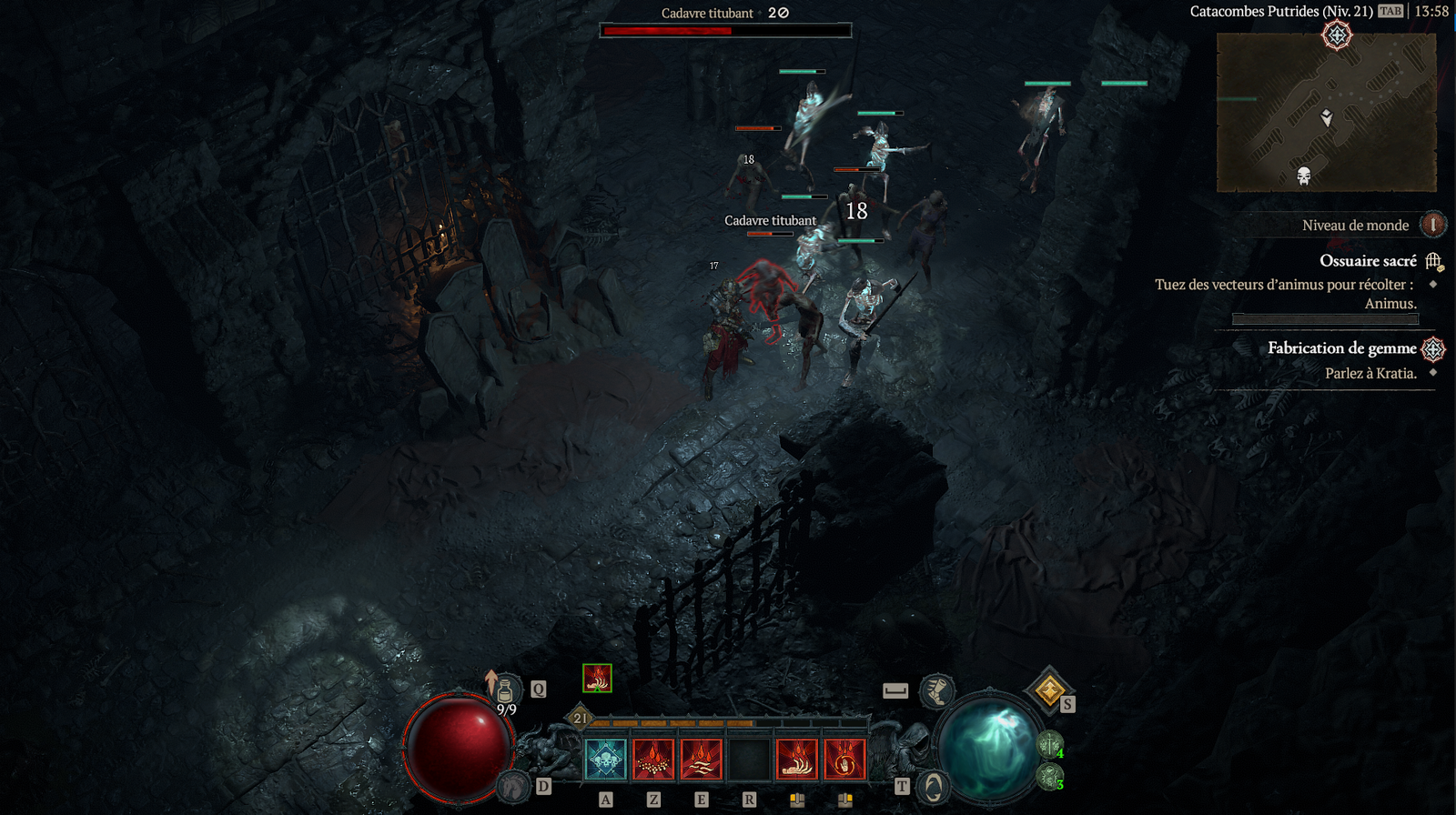The width and height of the screenshot is (1456, 815).
Task: Select the active blood hand buff icon
Action: [597, 678]
